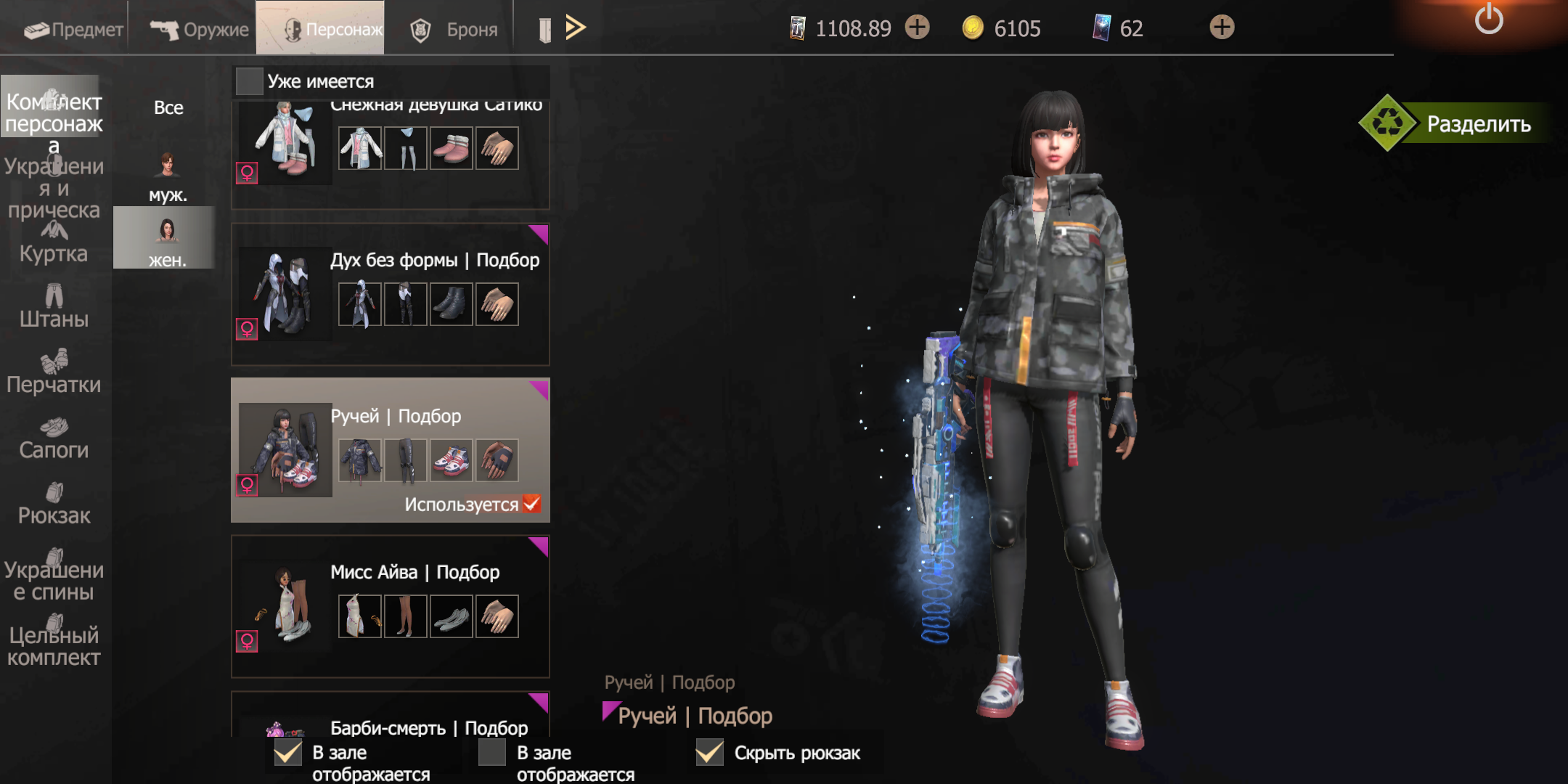Choose the Куртка category

pos(54,243)
